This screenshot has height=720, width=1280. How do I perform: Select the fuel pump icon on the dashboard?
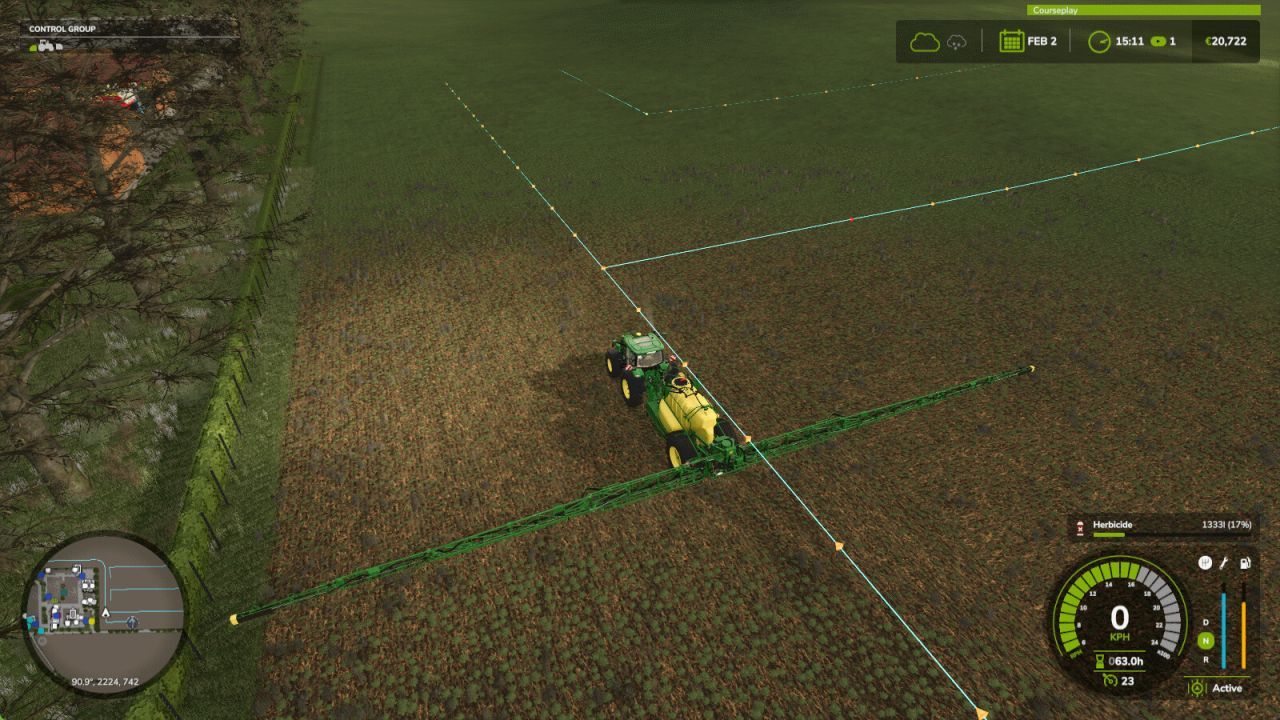1244,564
